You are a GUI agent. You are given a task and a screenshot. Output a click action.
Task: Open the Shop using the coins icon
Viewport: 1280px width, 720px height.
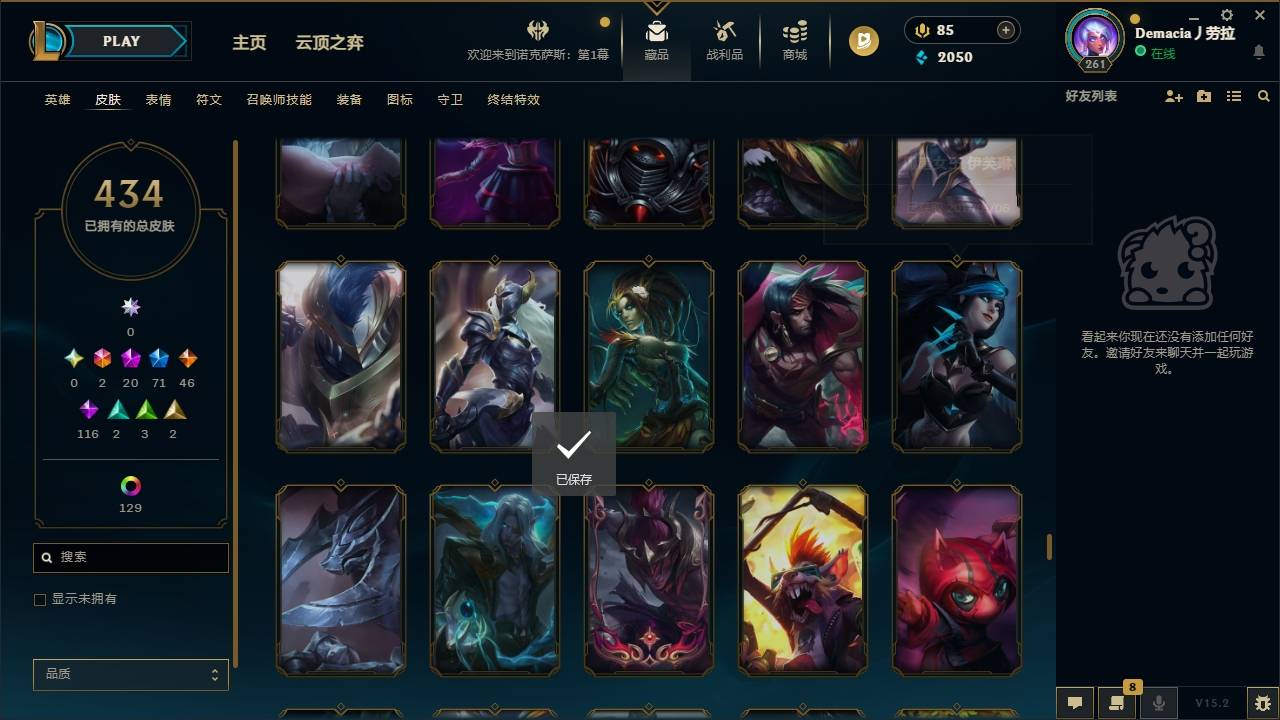[x=794, y=33]
